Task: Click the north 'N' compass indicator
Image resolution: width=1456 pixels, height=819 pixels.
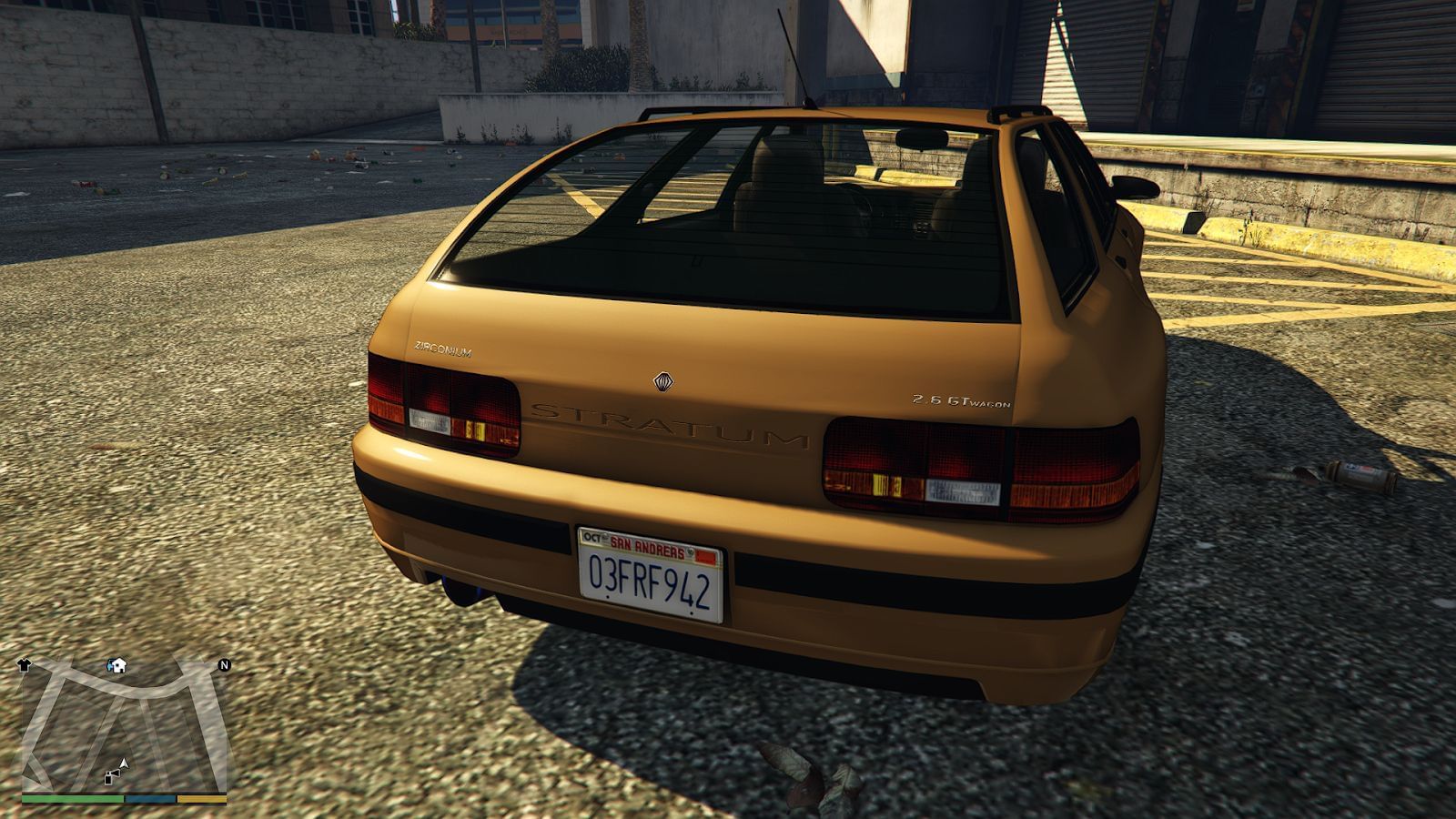Action: (x=223, y=666)
